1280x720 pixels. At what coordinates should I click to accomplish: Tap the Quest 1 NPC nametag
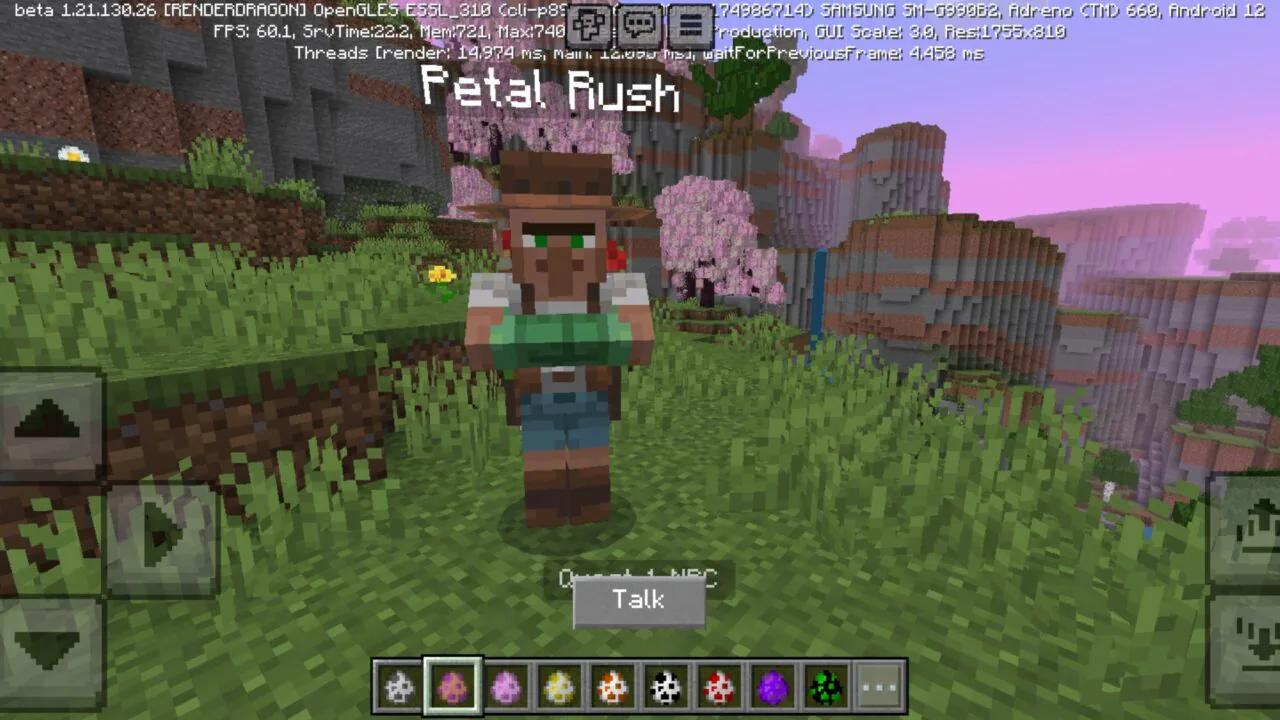click(639, 578)
